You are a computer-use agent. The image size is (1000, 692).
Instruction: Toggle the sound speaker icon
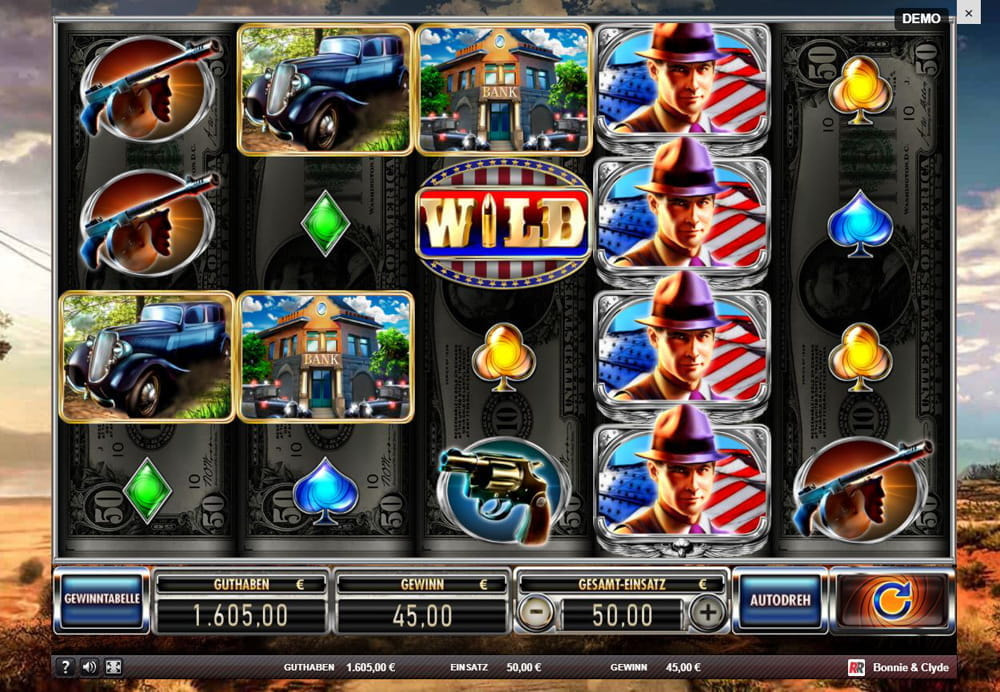pyautogui.click(x=90, y=667)
